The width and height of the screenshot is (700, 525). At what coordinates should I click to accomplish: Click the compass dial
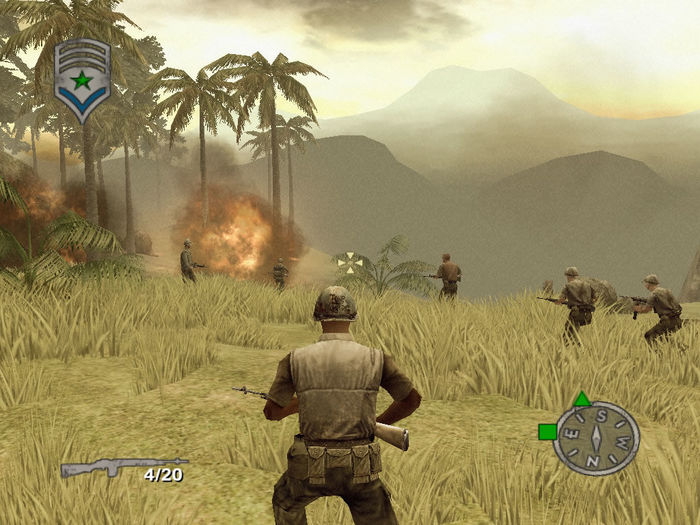pyautogui.click(x=596, y=438)
